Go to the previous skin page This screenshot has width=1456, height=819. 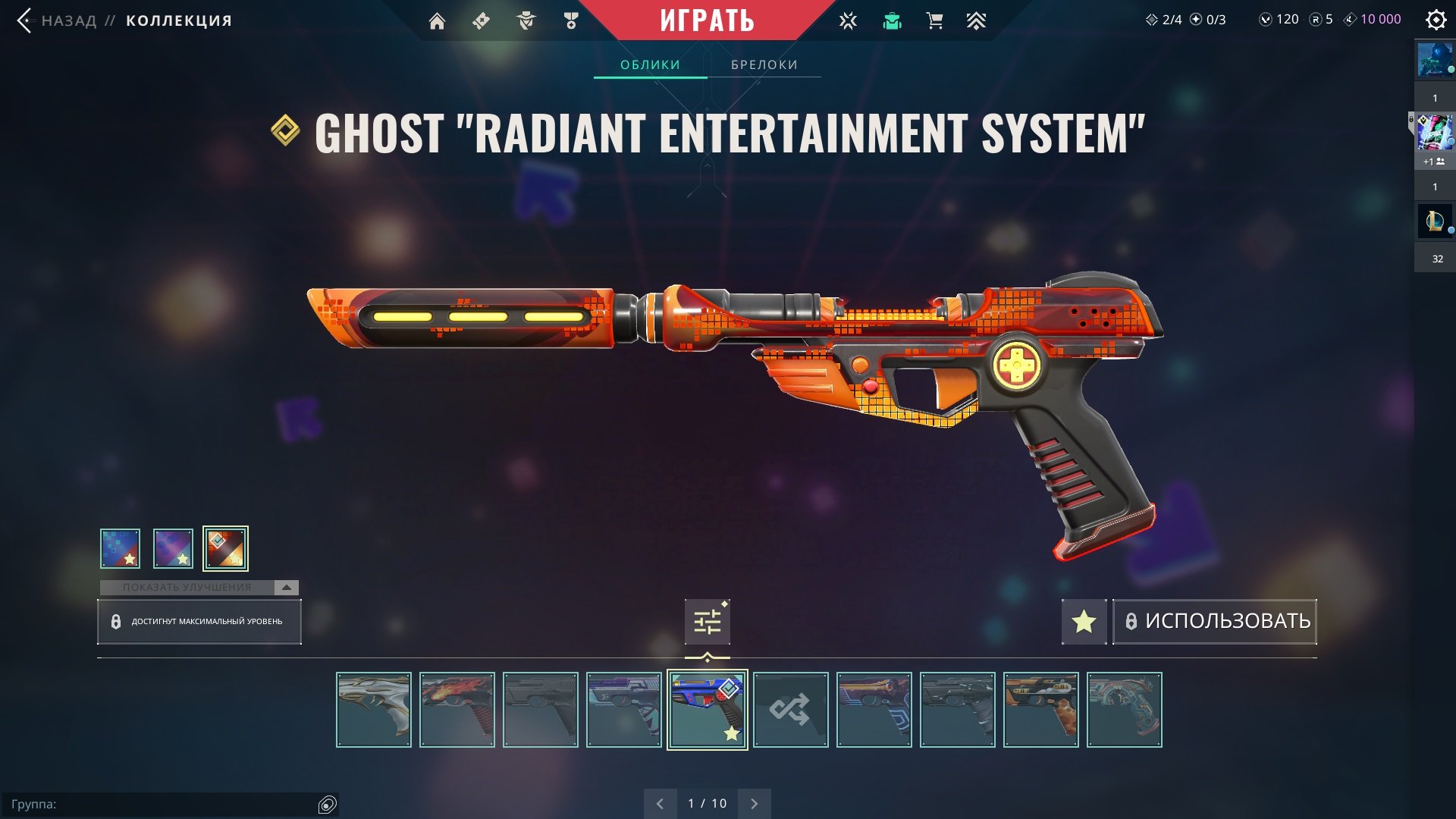660,804
